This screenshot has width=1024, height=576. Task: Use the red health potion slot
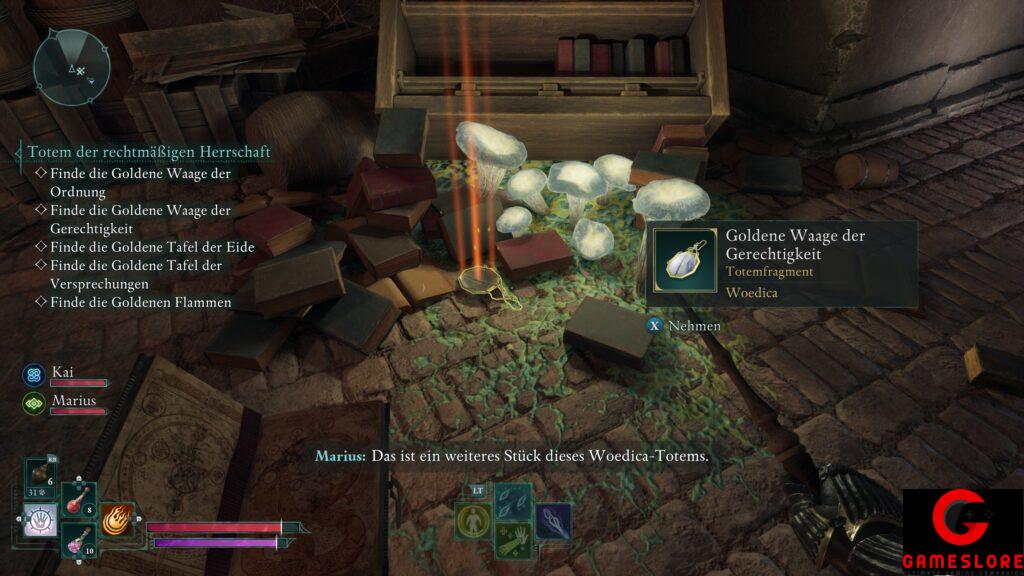(x=79, y=499)
